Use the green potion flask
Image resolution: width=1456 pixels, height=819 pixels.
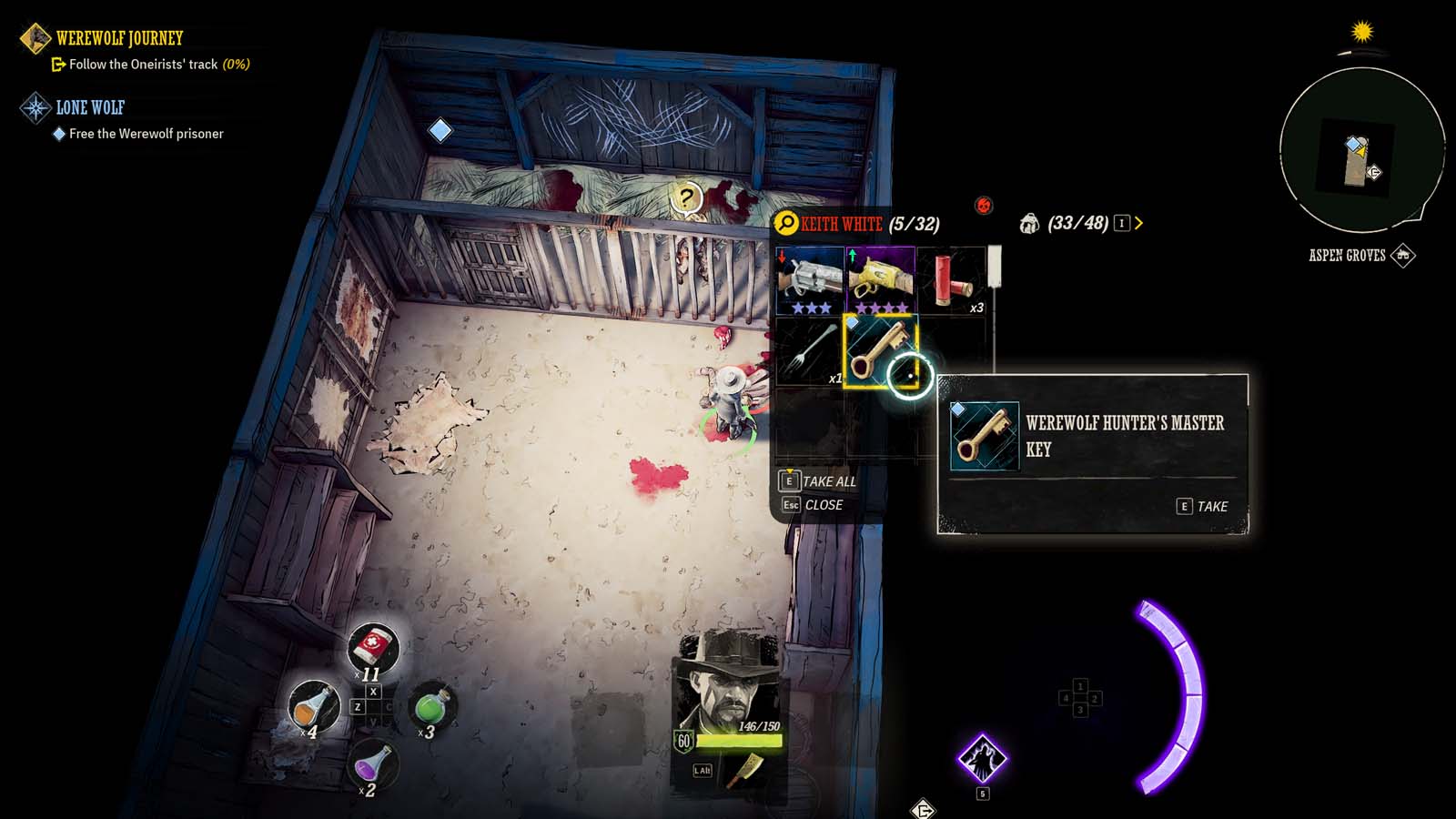(x=431, y=706)
